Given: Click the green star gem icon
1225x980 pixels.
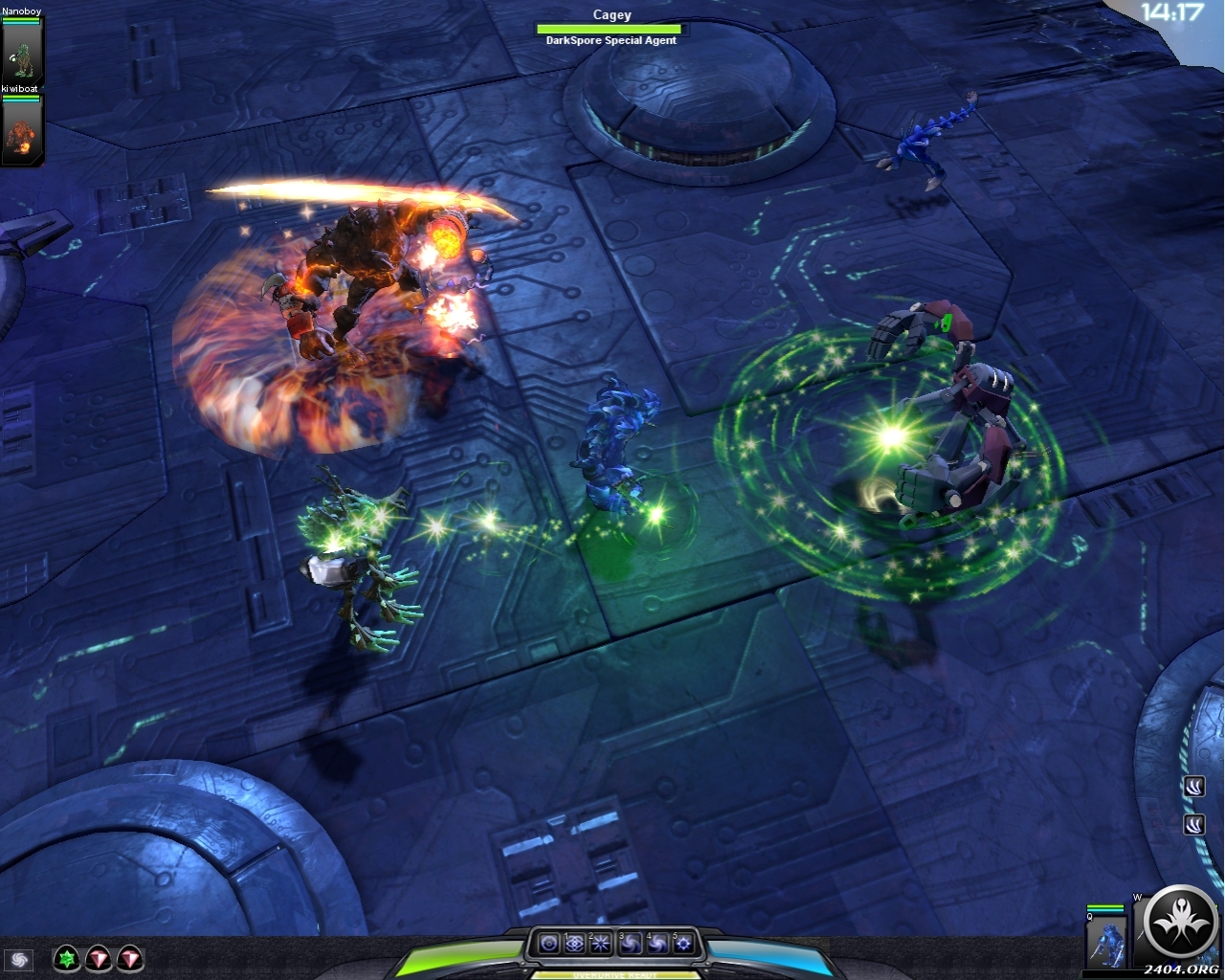Looking at the screenshot, I should (66, 958).
